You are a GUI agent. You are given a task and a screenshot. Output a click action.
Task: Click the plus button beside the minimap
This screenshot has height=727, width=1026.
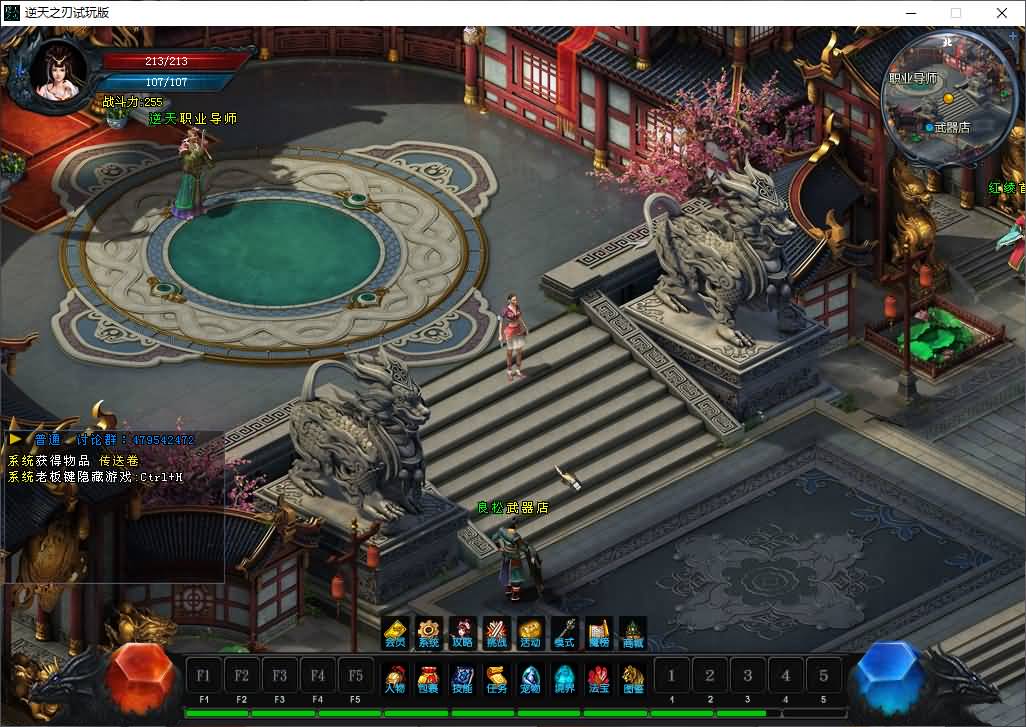coord(1014,36)
